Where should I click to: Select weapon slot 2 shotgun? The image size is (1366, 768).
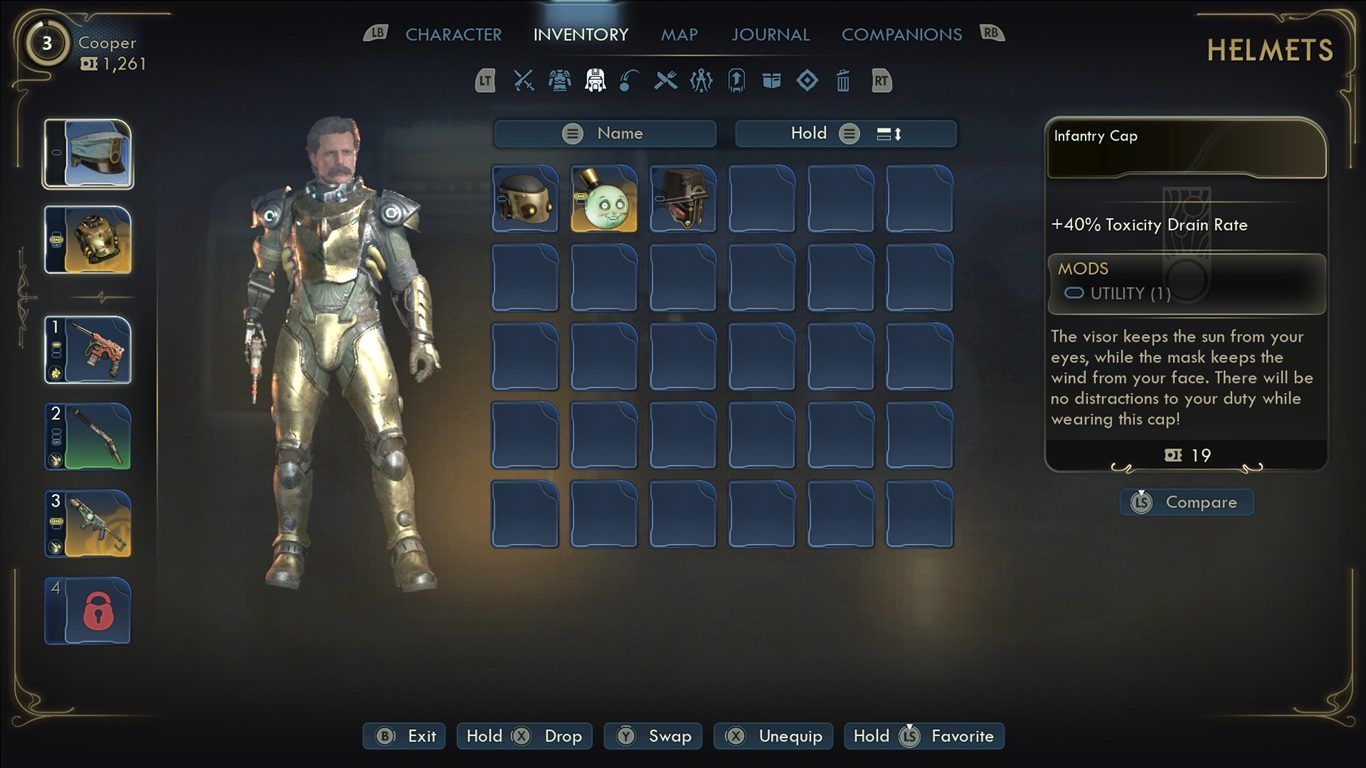pos(88,436)
